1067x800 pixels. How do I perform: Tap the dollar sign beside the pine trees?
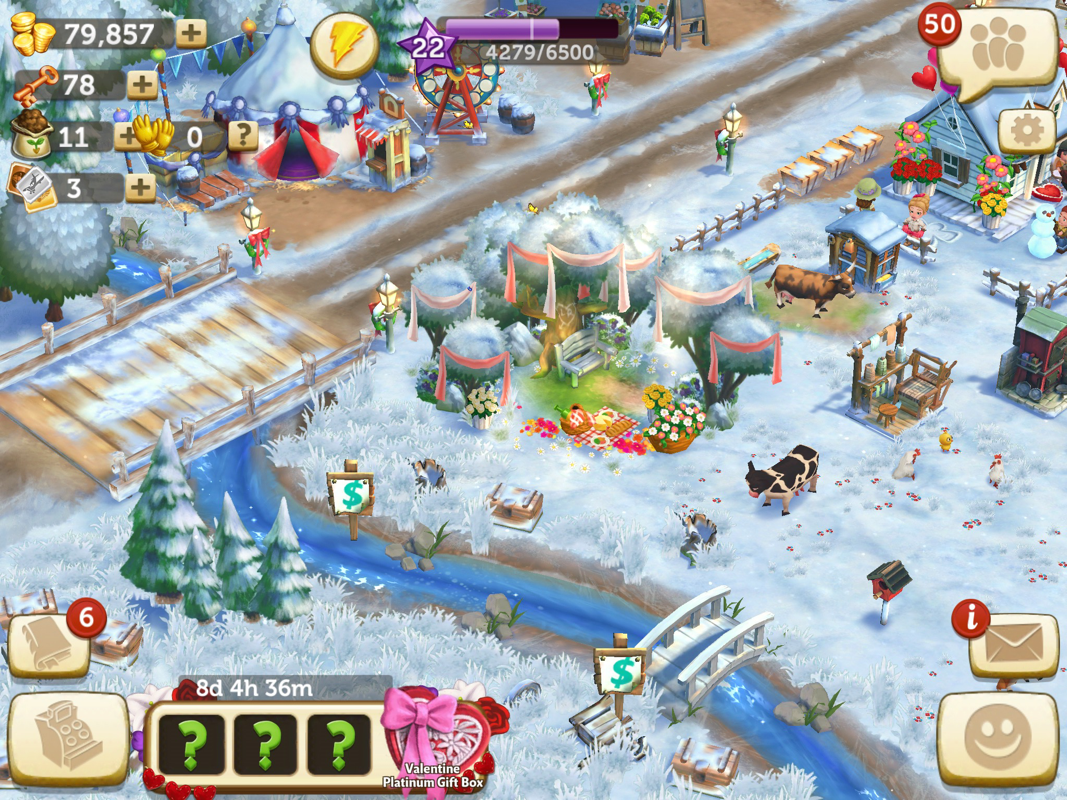(351, 494)
